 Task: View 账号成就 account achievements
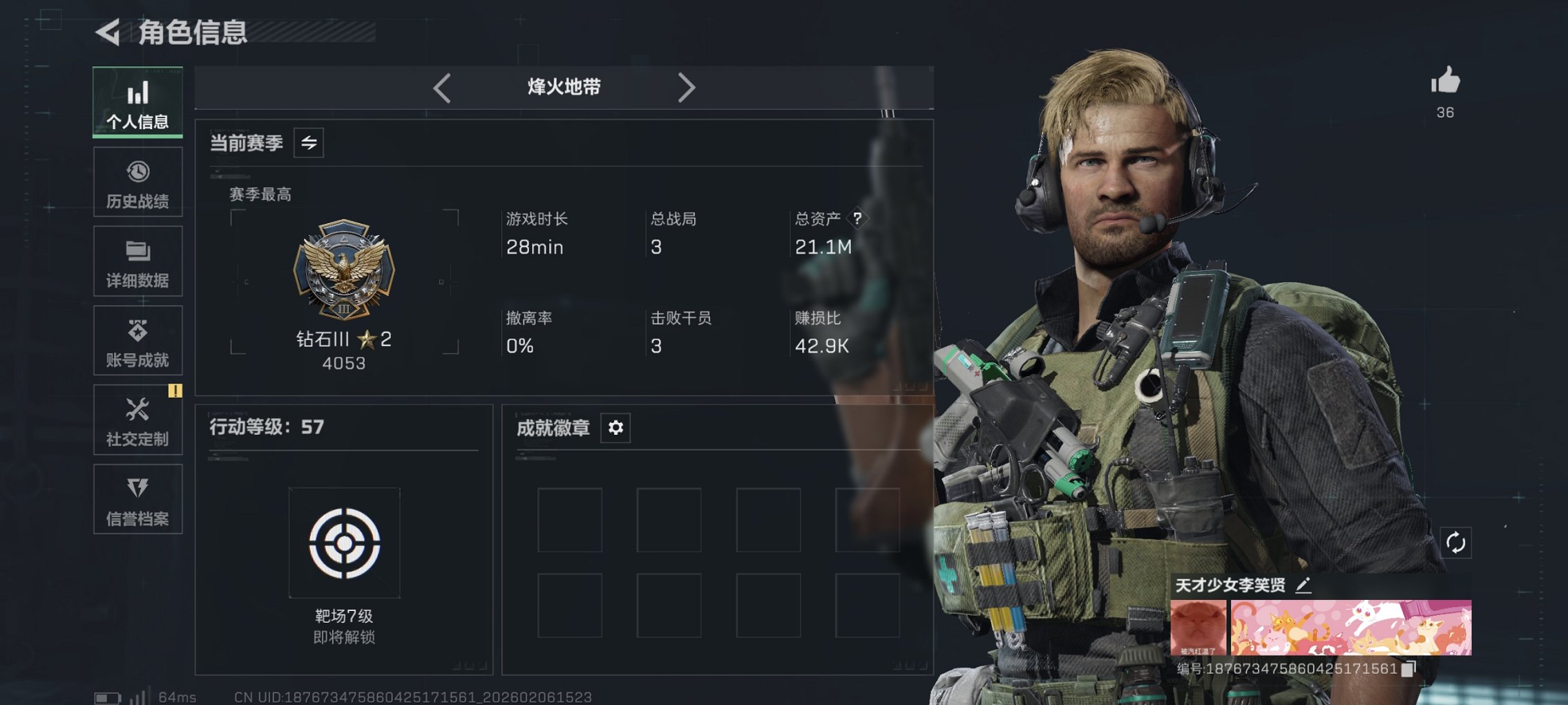pyautogui.click(x=137, y=340)
